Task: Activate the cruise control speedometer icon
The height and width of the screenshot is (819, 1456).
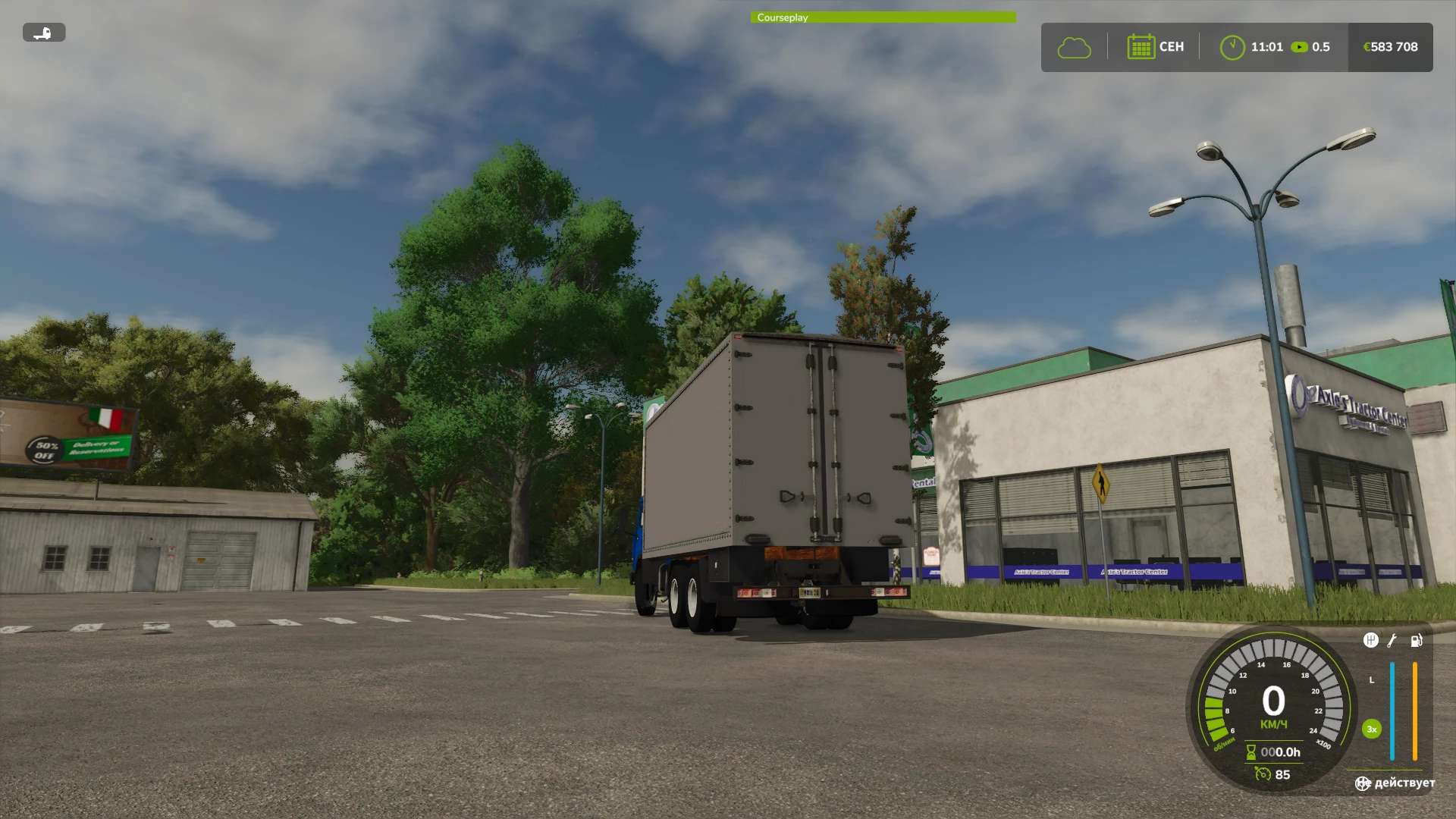Action: pos(1263,774)
